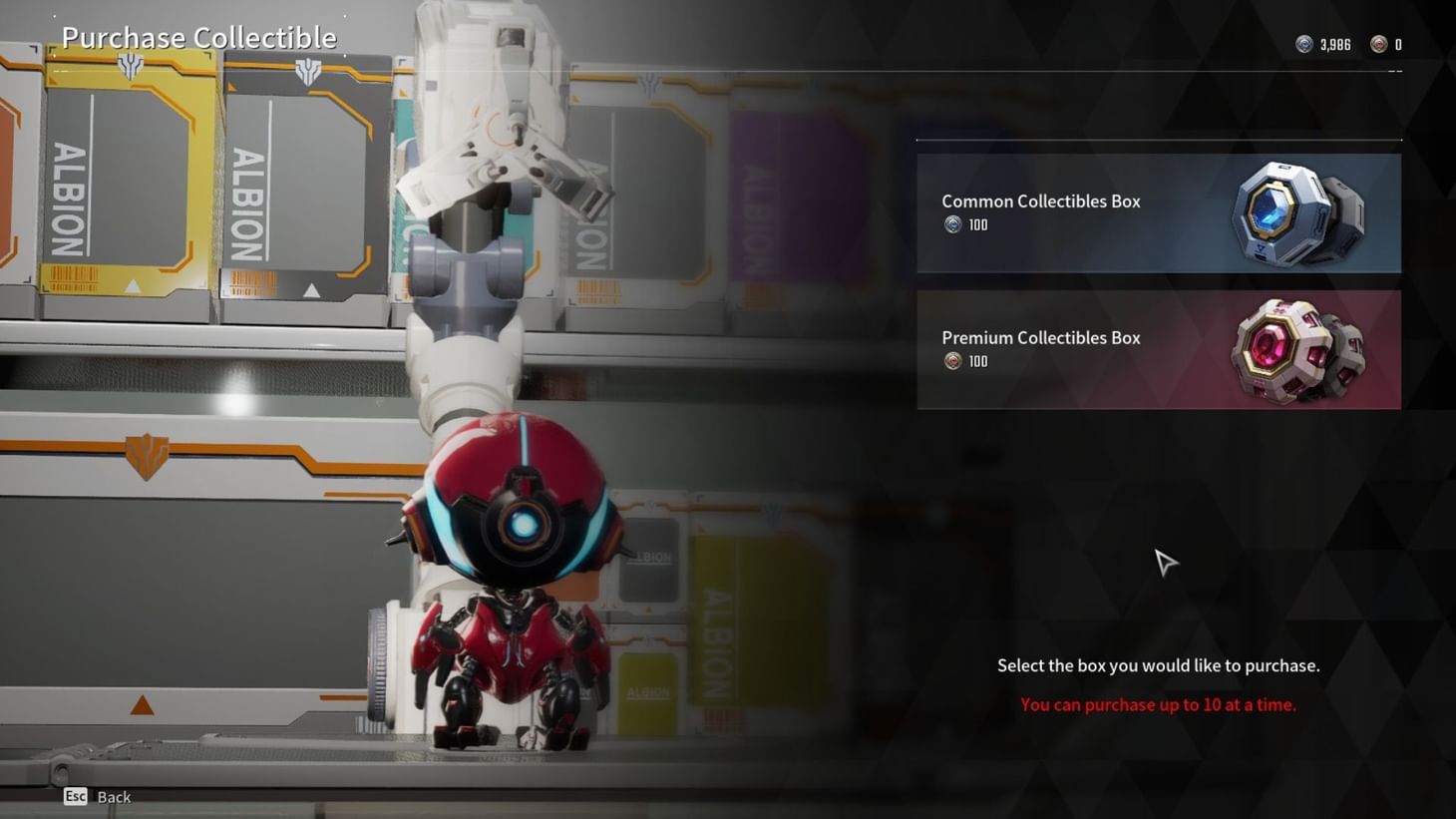The width and height of the screenshot is (1456, 819).
Task: Click the blue currency coin icon in the header
Action: [x=1302, y=44]
